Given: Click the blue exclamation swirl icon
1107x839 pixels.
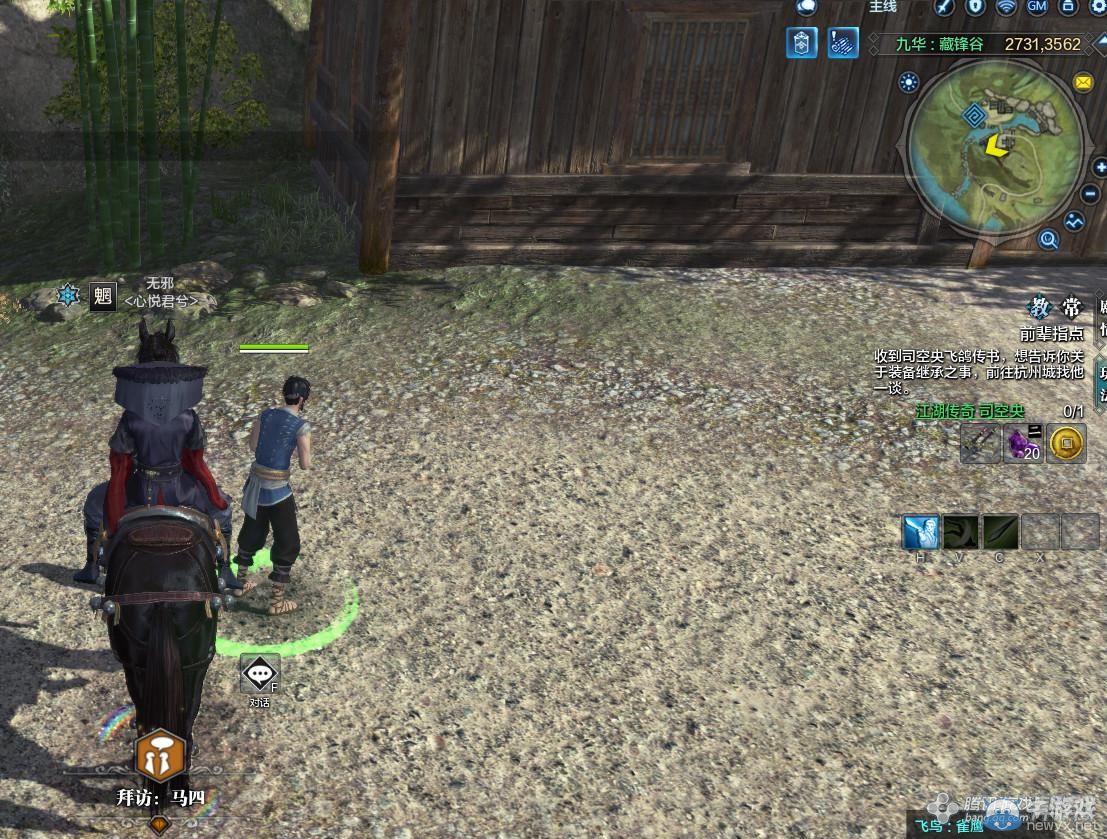Looking at the screenshot, I should point(842,43).
